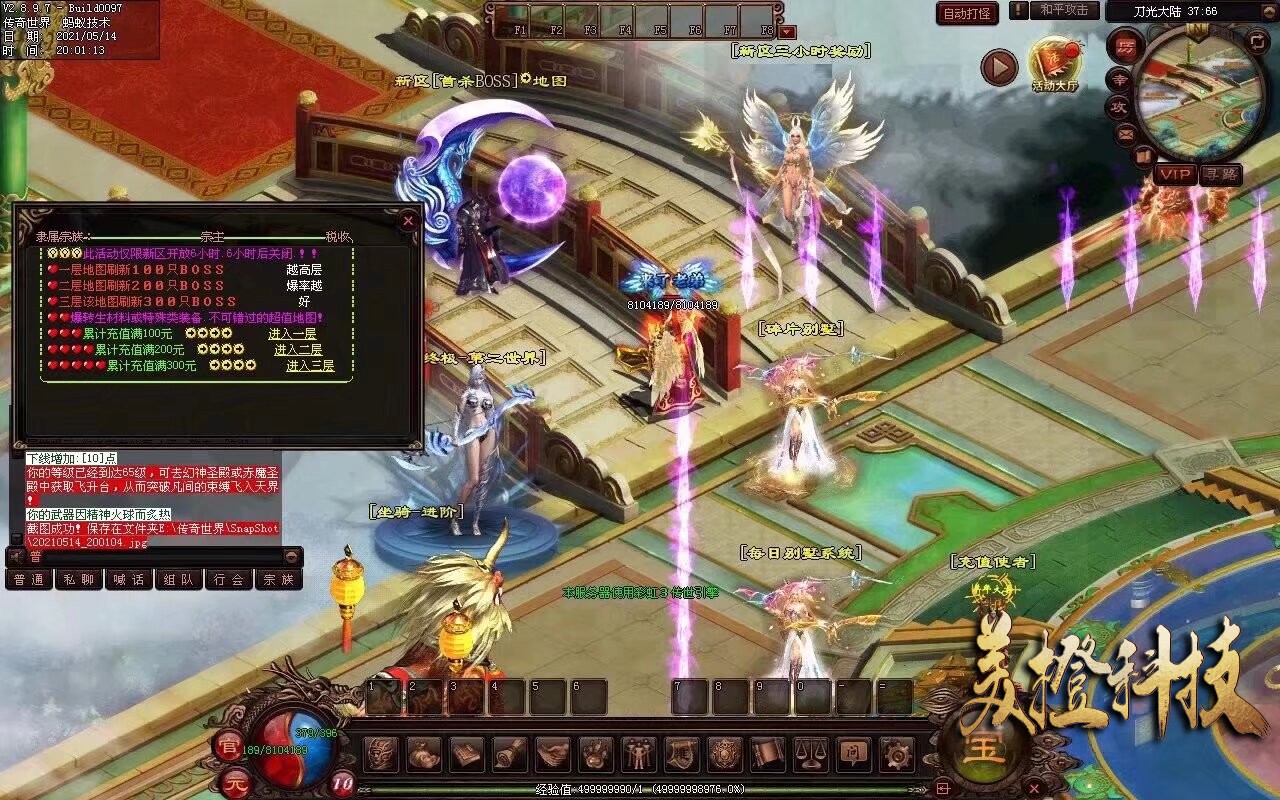Toggle the 自动打怪 auto-fight button
The width and height of the screenshot is (1280, 800).
click(967, 13)
